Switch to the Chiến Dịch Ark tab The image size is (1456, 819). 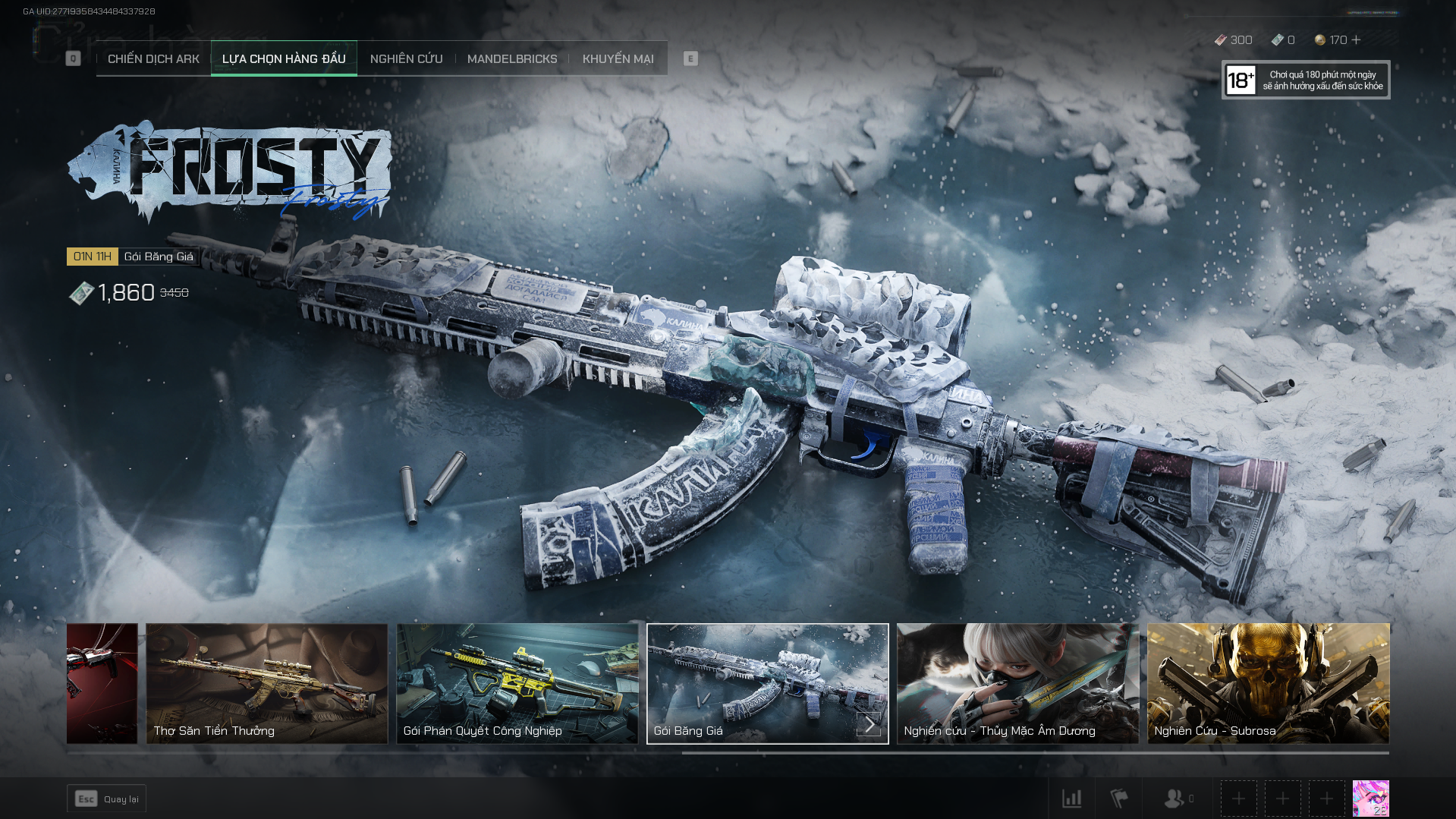point(153,59)
